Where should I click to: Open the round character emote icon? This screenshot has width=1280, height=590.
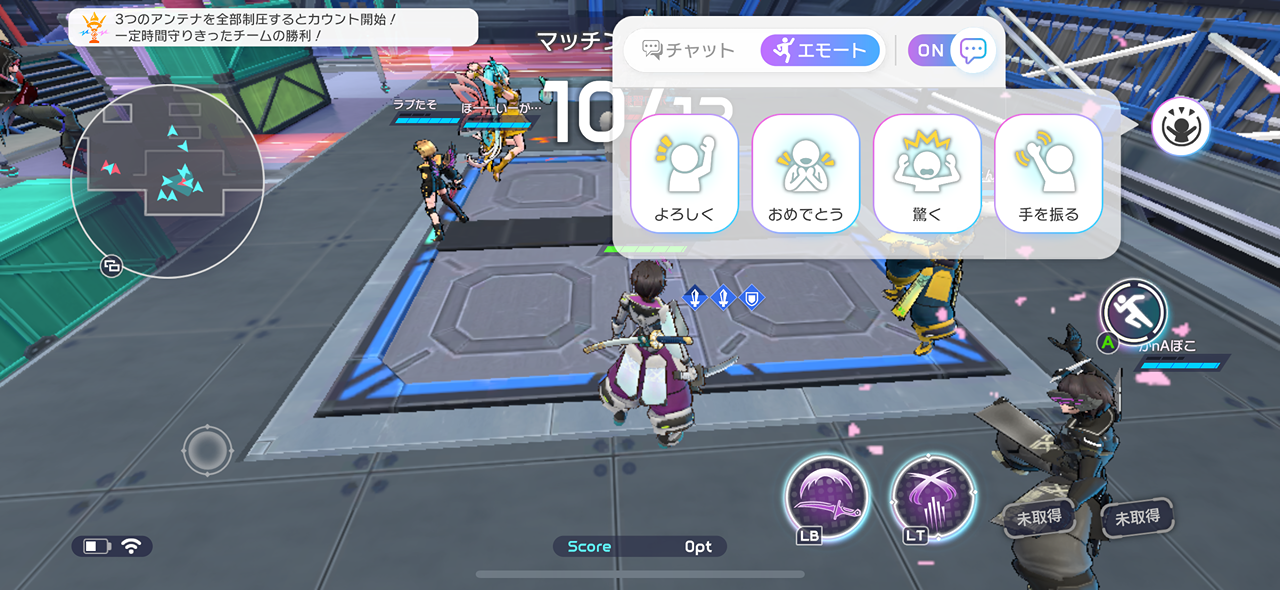1180,127
